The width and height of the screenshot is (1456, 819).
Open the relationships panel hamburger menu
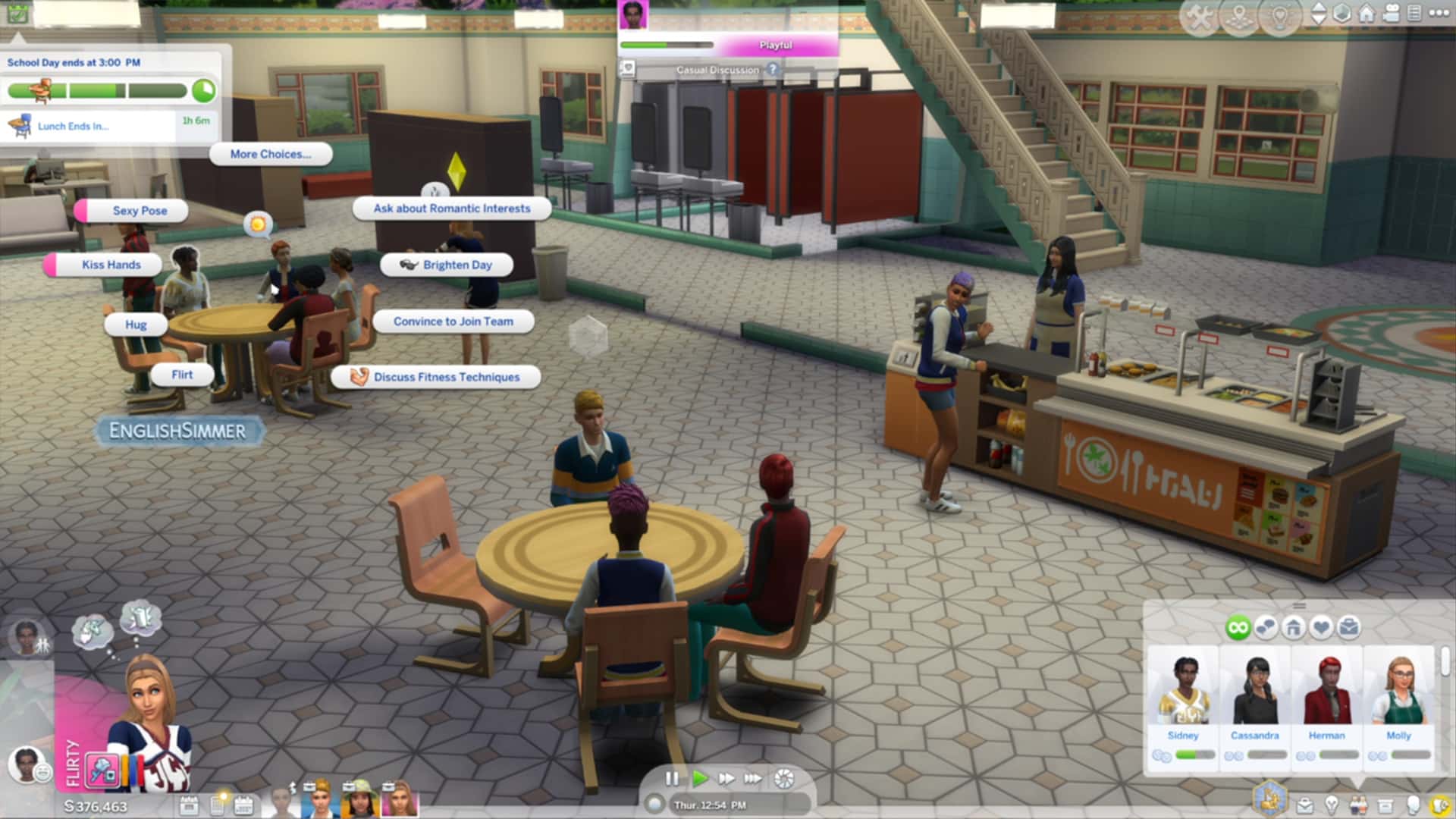[1298, 605]
